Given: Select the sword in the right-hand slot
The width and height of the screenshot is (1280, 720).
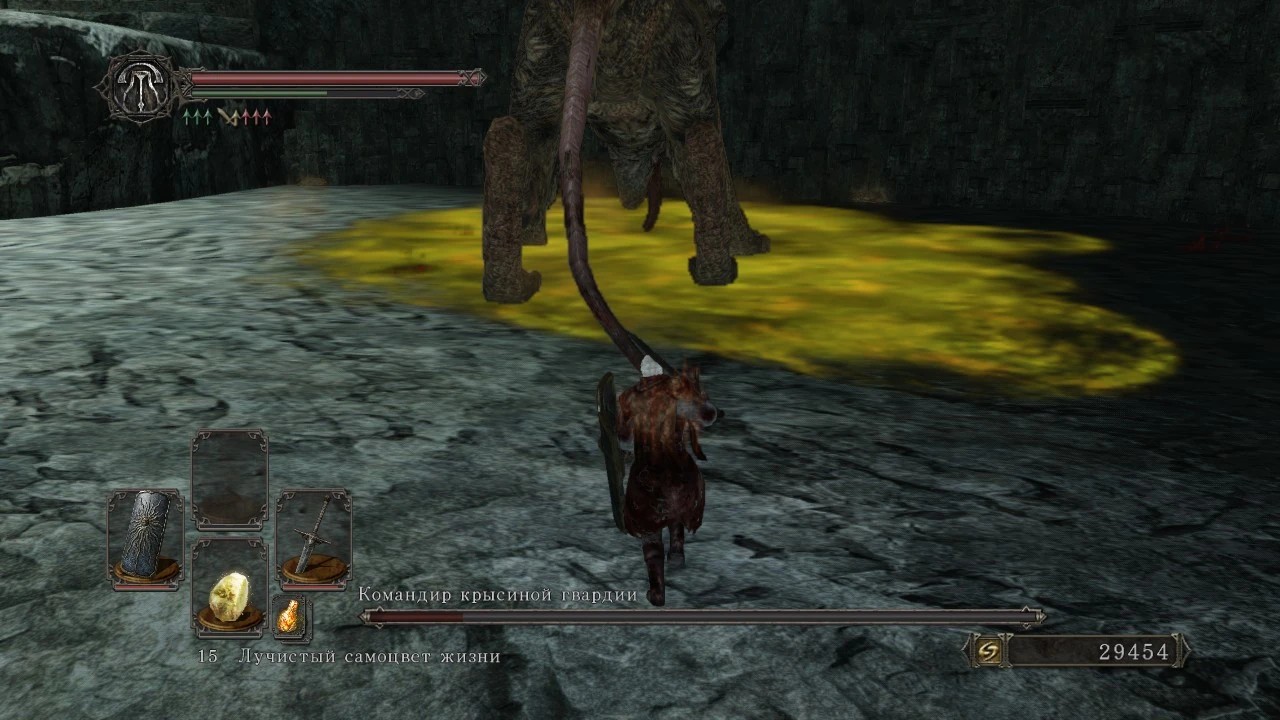Looking at the screenshot, I should tap(313, 537).
